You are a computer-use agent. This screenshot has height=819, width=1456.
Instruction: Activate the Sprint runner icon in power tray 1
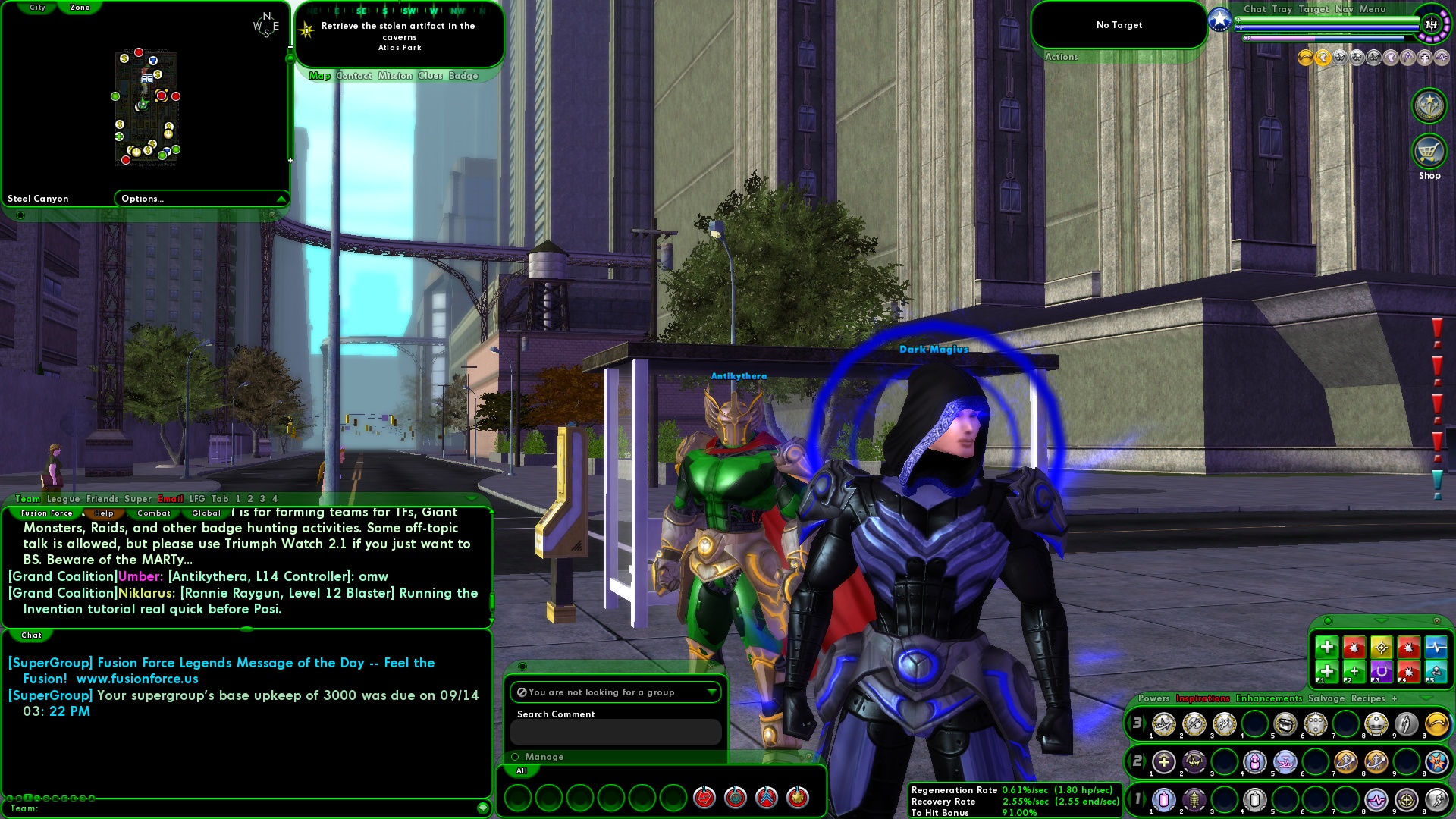point(1439,798)
